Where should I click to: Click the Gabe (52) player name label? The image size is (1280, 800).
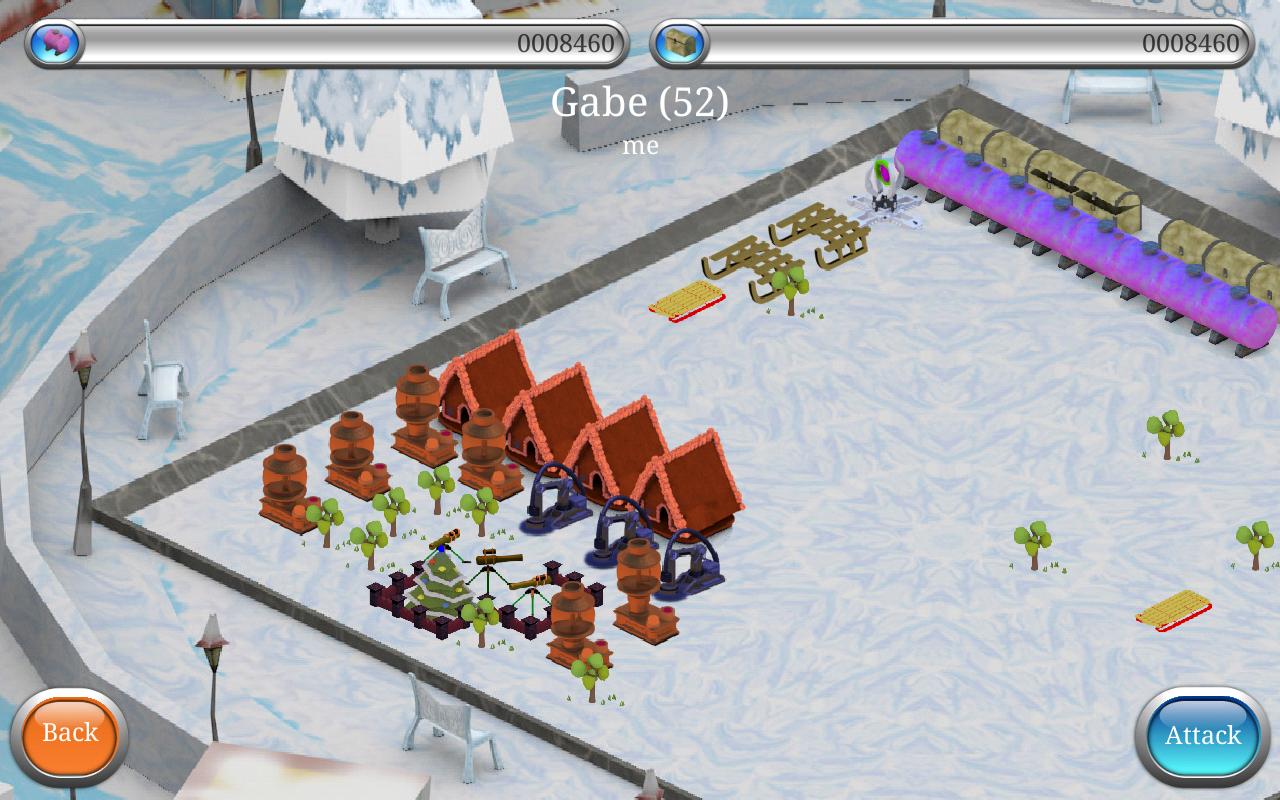point(640,103)
